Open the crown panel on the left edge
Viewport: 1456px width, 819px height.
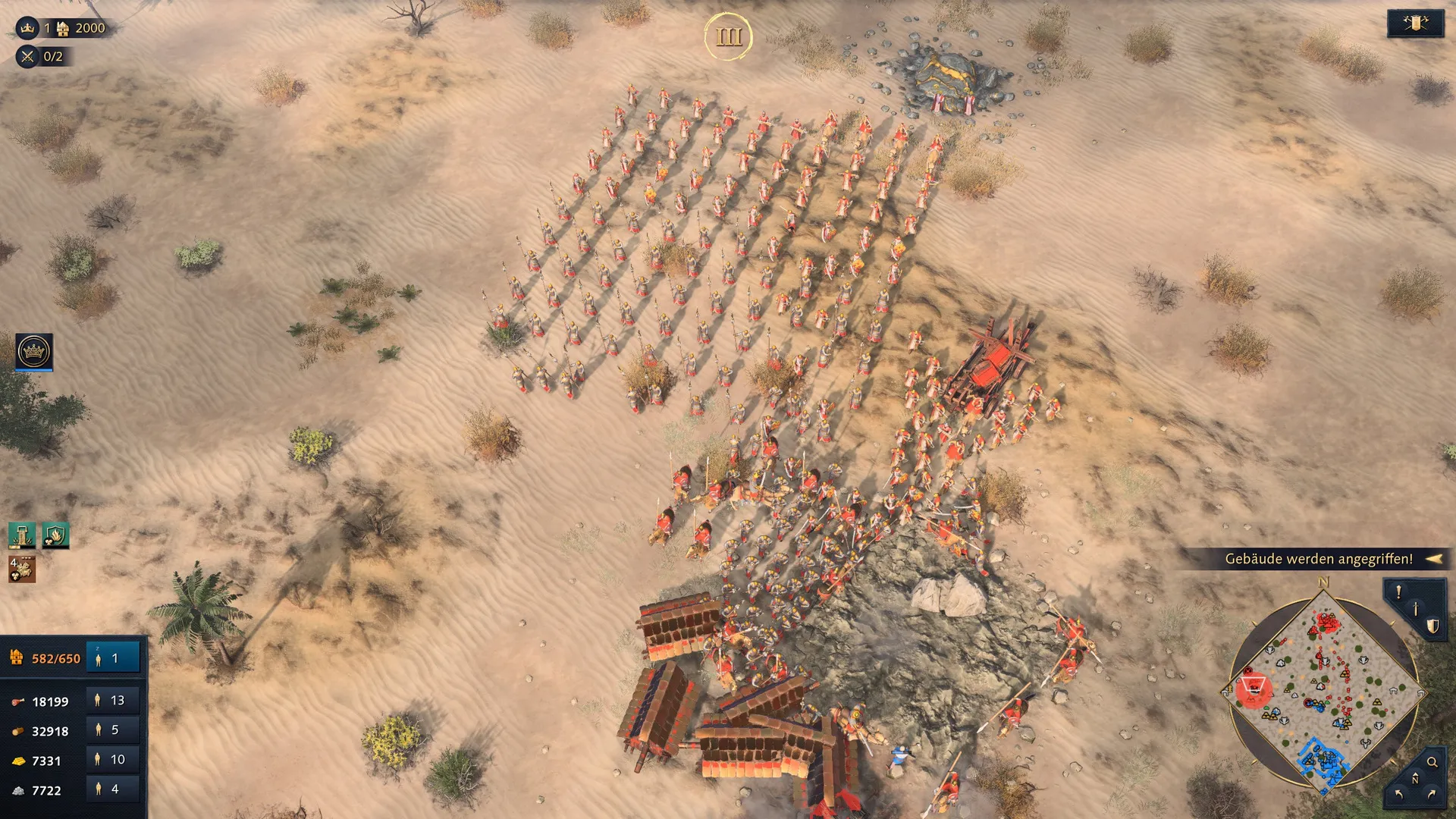(34, 352)
